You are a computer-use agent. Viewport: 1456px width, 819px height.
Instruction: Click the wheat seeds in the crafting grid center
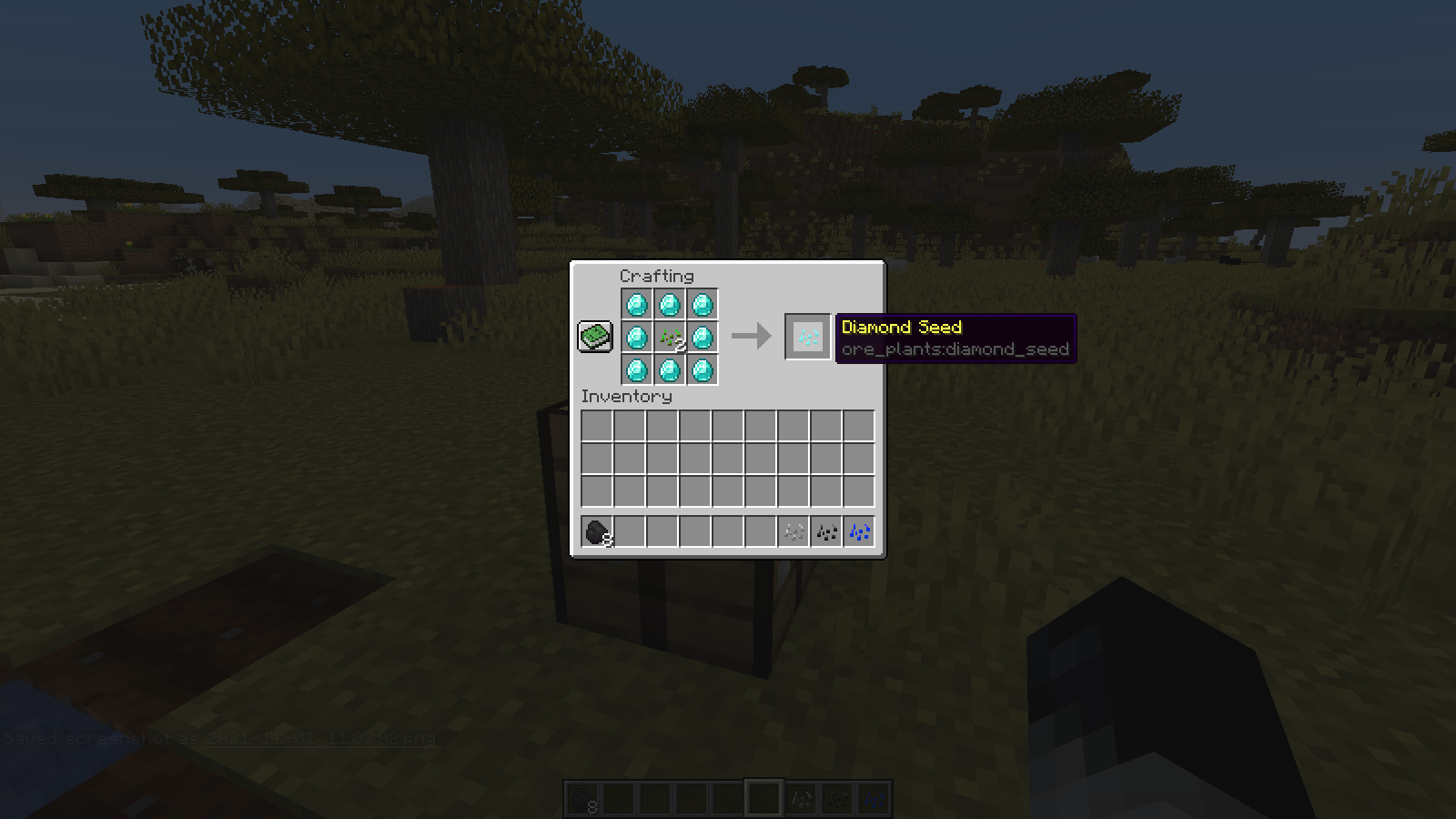(x=669, y=338)
